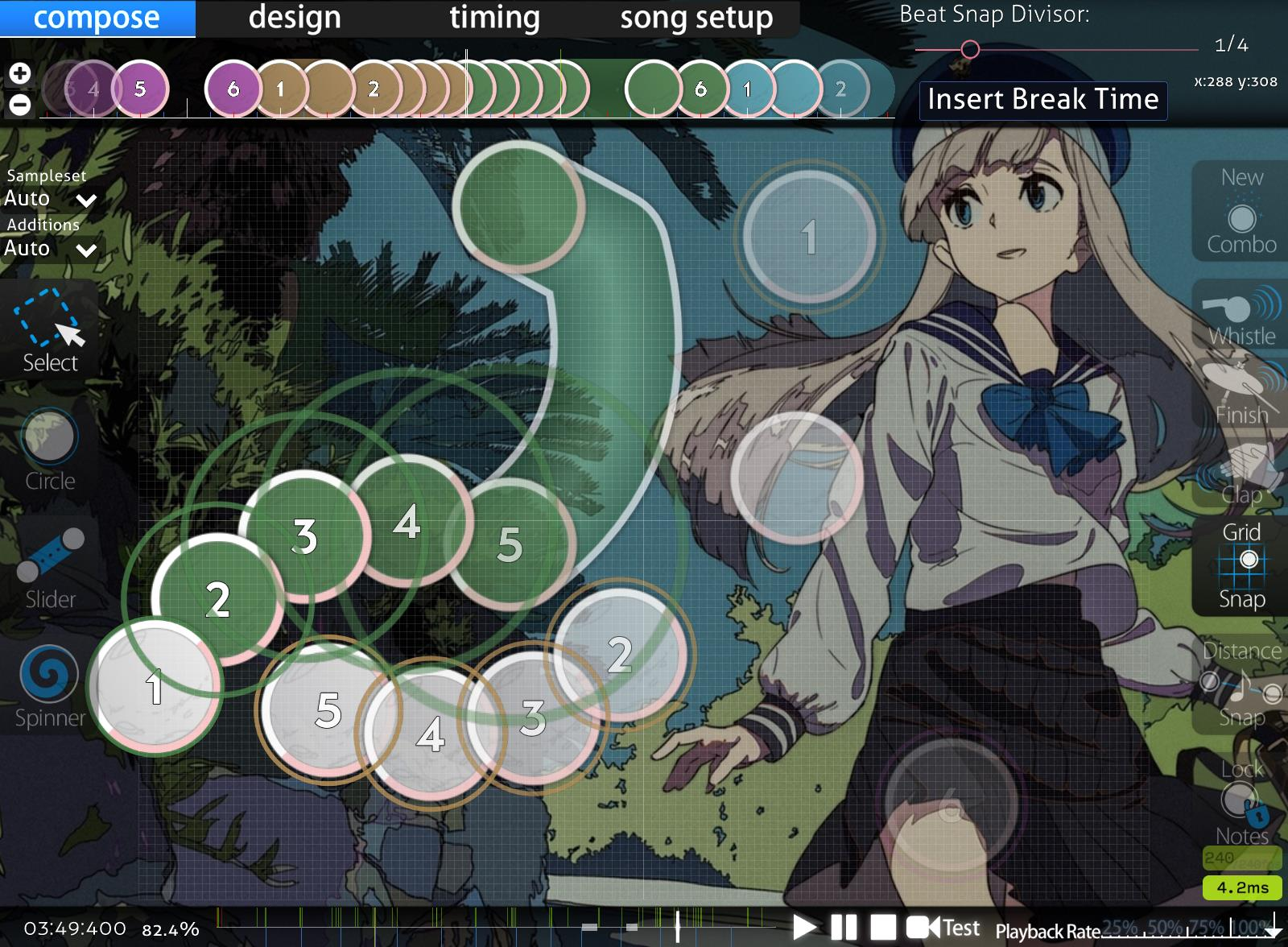Zoom in the timeline with plus button
1288x947 pixels.
[20, 74]
